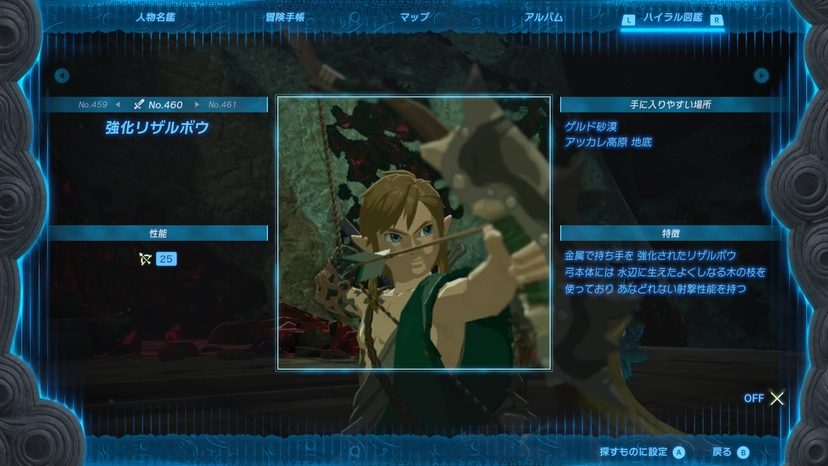Choose the ハイラル図鑑 tab
The image size is (828, 466).
pos(672,18)
